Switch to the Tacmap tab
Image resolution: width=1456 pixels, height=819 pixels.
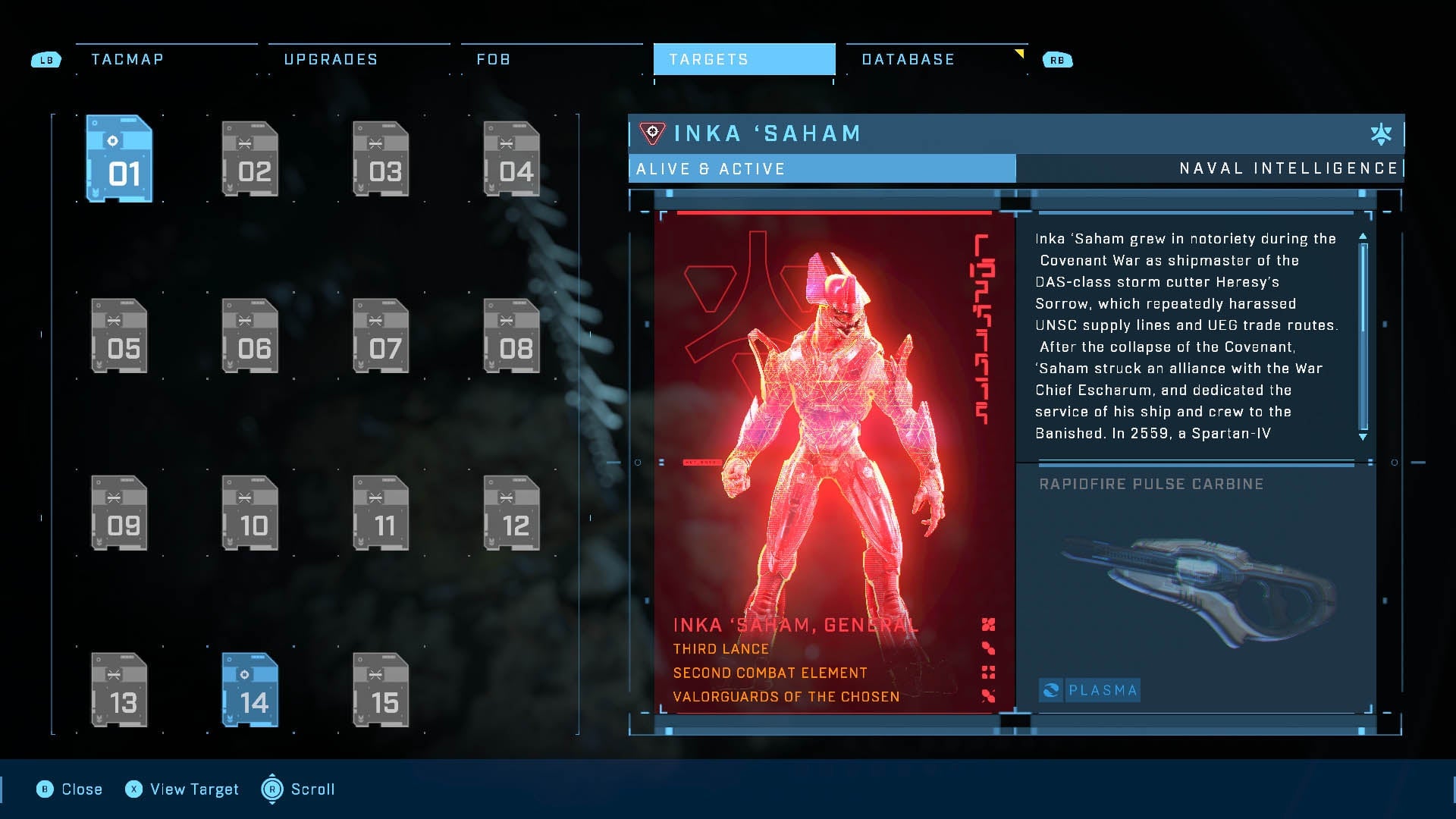click(127, 58)
